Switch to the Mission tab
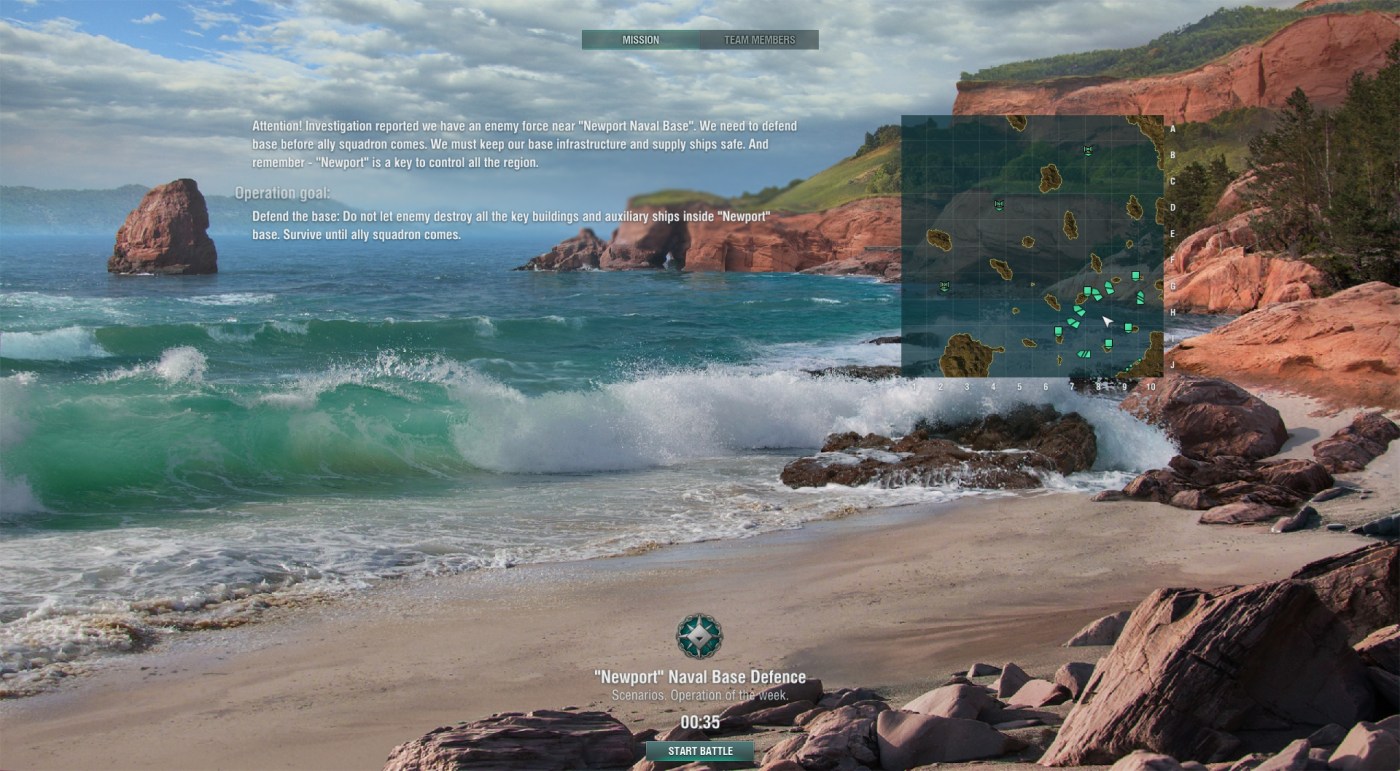The height and width of the screenshot is (771, 1400). [640, 40]
